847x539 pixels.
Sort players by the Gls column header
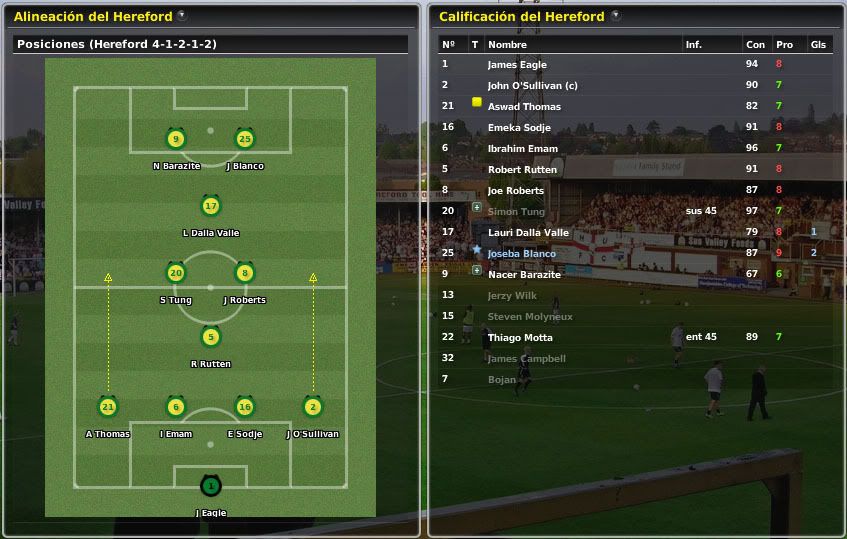[x=817, y=45]
